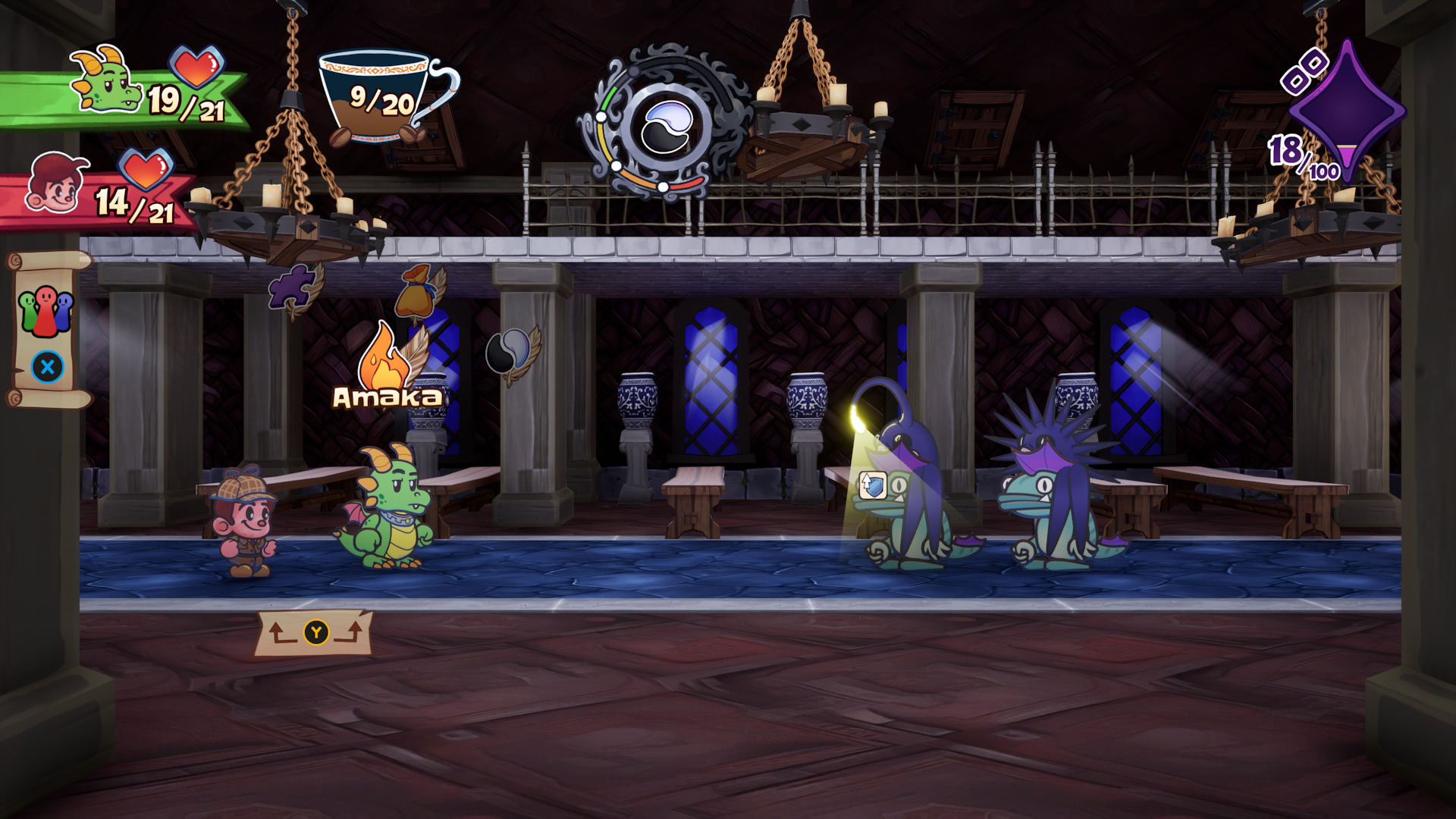Select the yin-yang feather action near Amaka
Image resolution: width=1456 pixels, height=819 pixels.
(510, 351)
